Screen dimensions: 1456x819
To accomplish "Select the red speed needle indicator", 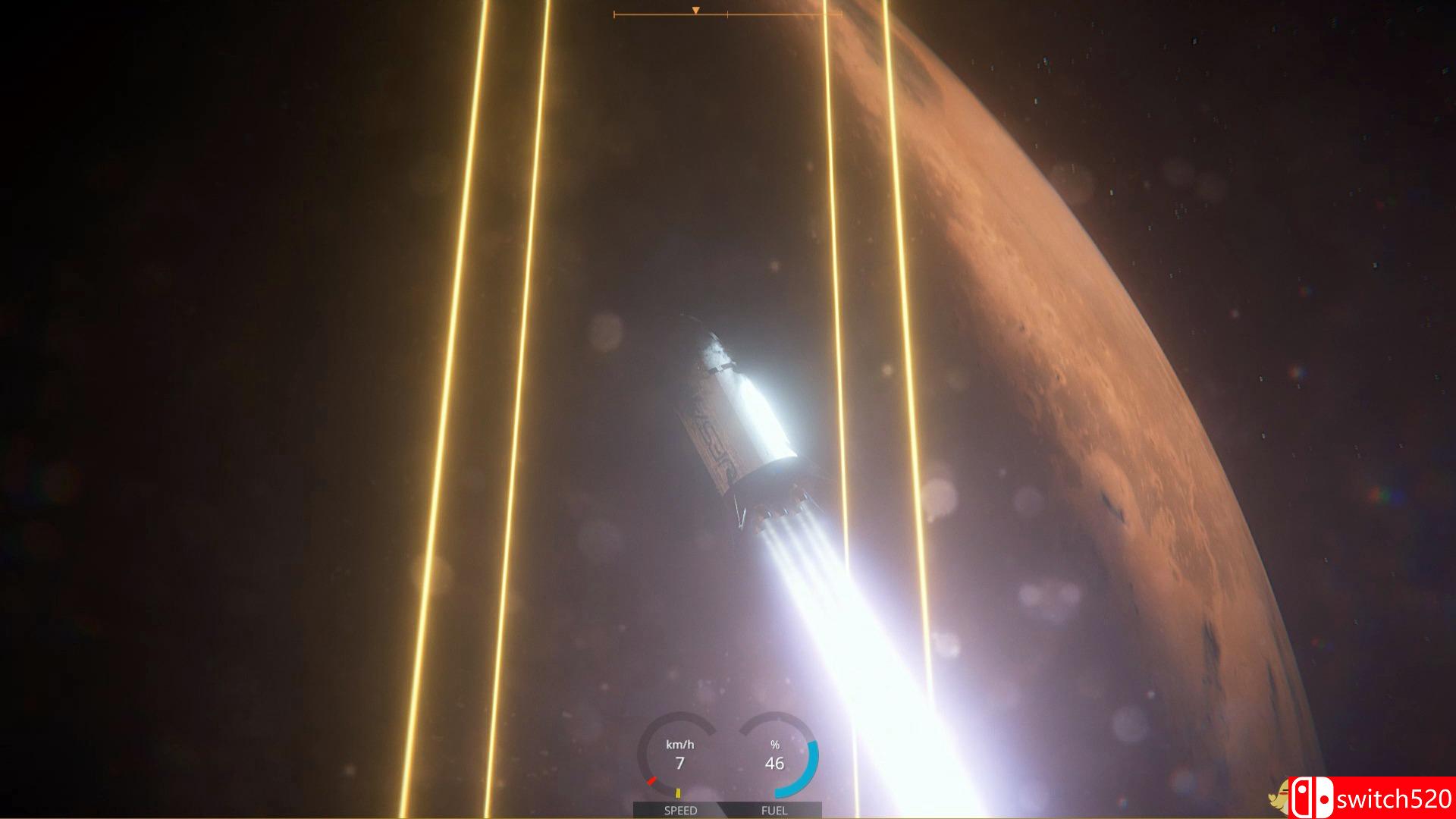I will 652,780.
